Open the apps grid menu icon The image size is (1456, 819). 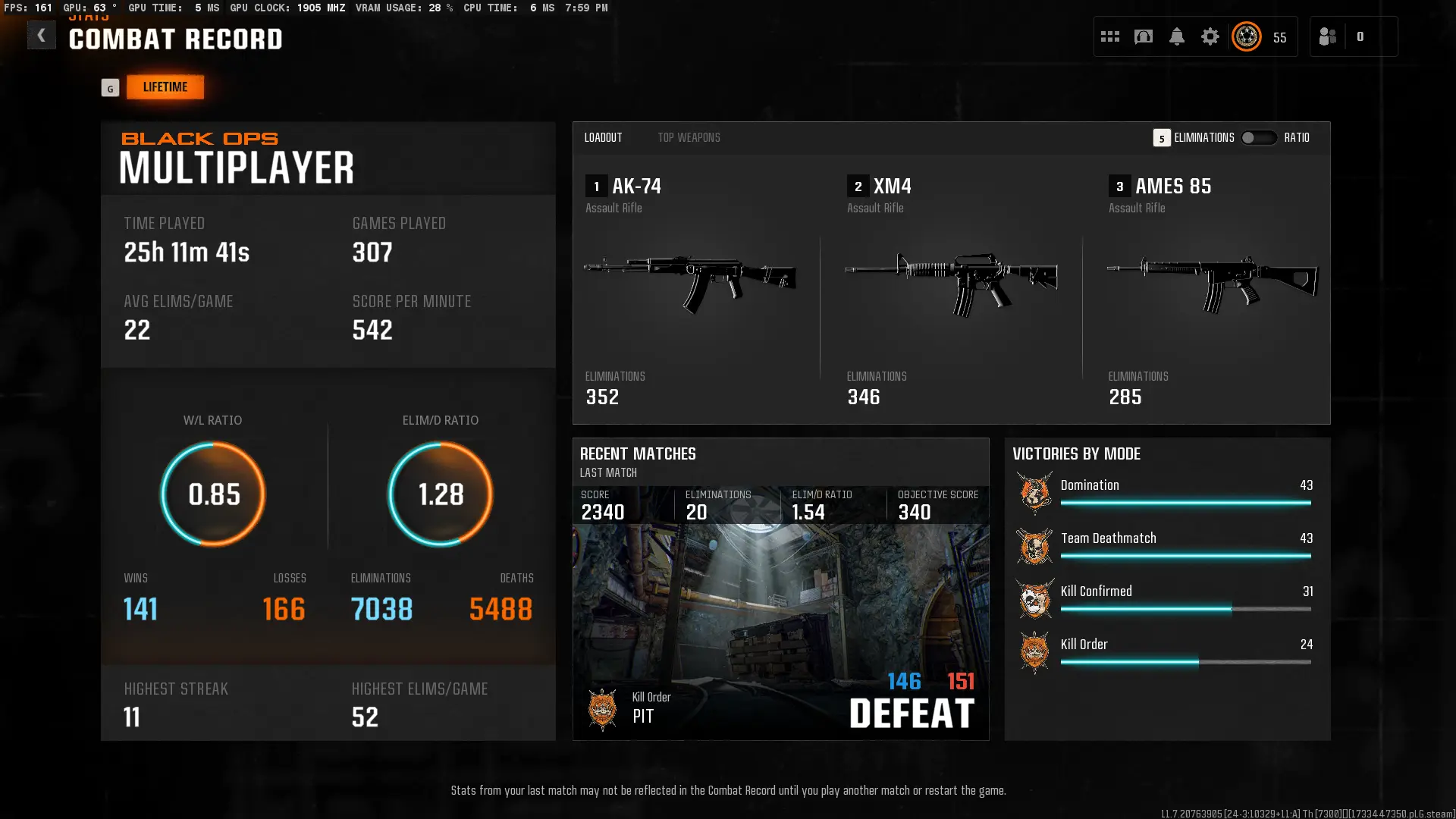tap(1109, 36)
